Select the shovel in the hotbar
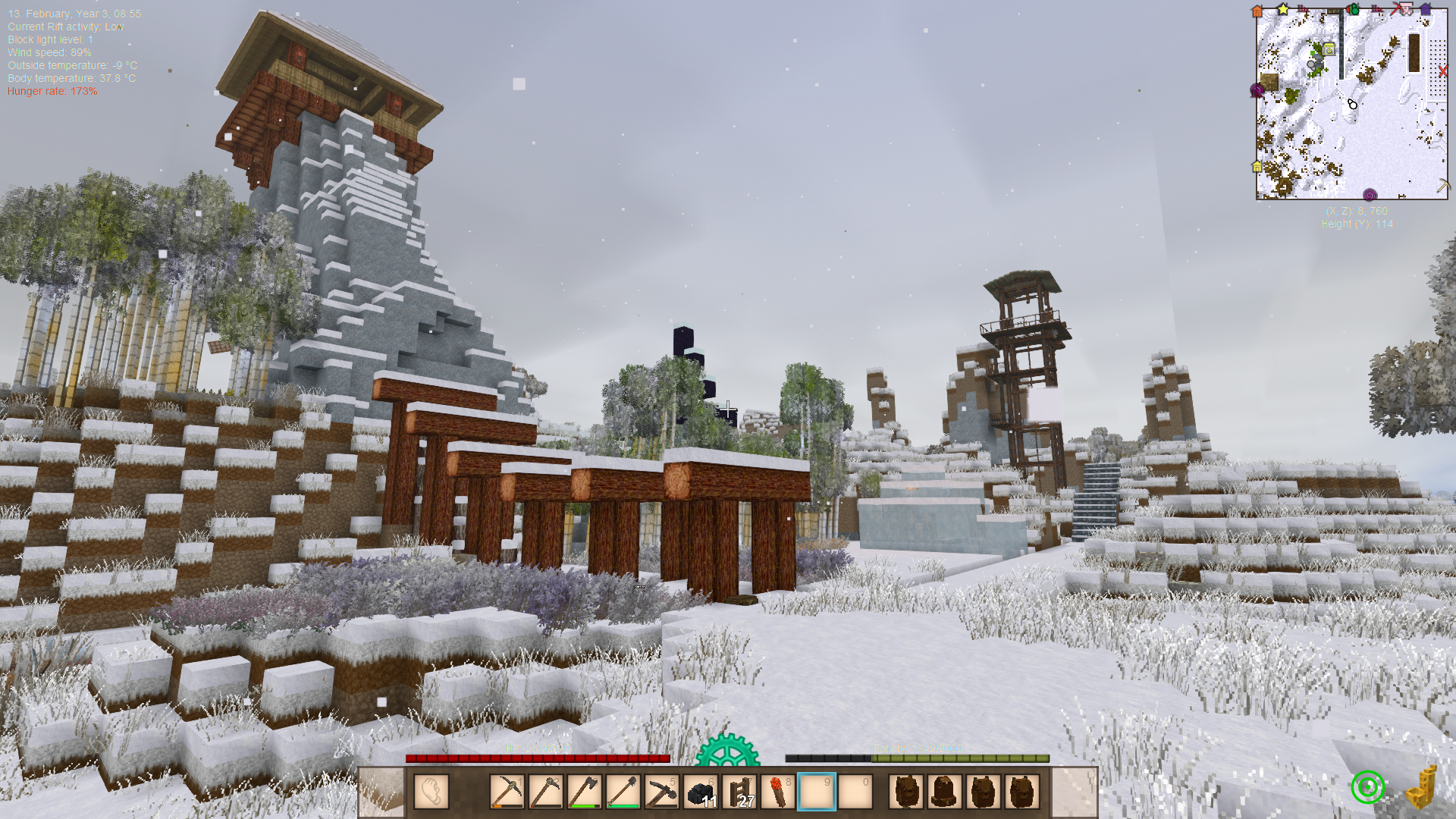Image resolution: width=1456 pixels, height=819 pixels. click(x=623, y=792)
